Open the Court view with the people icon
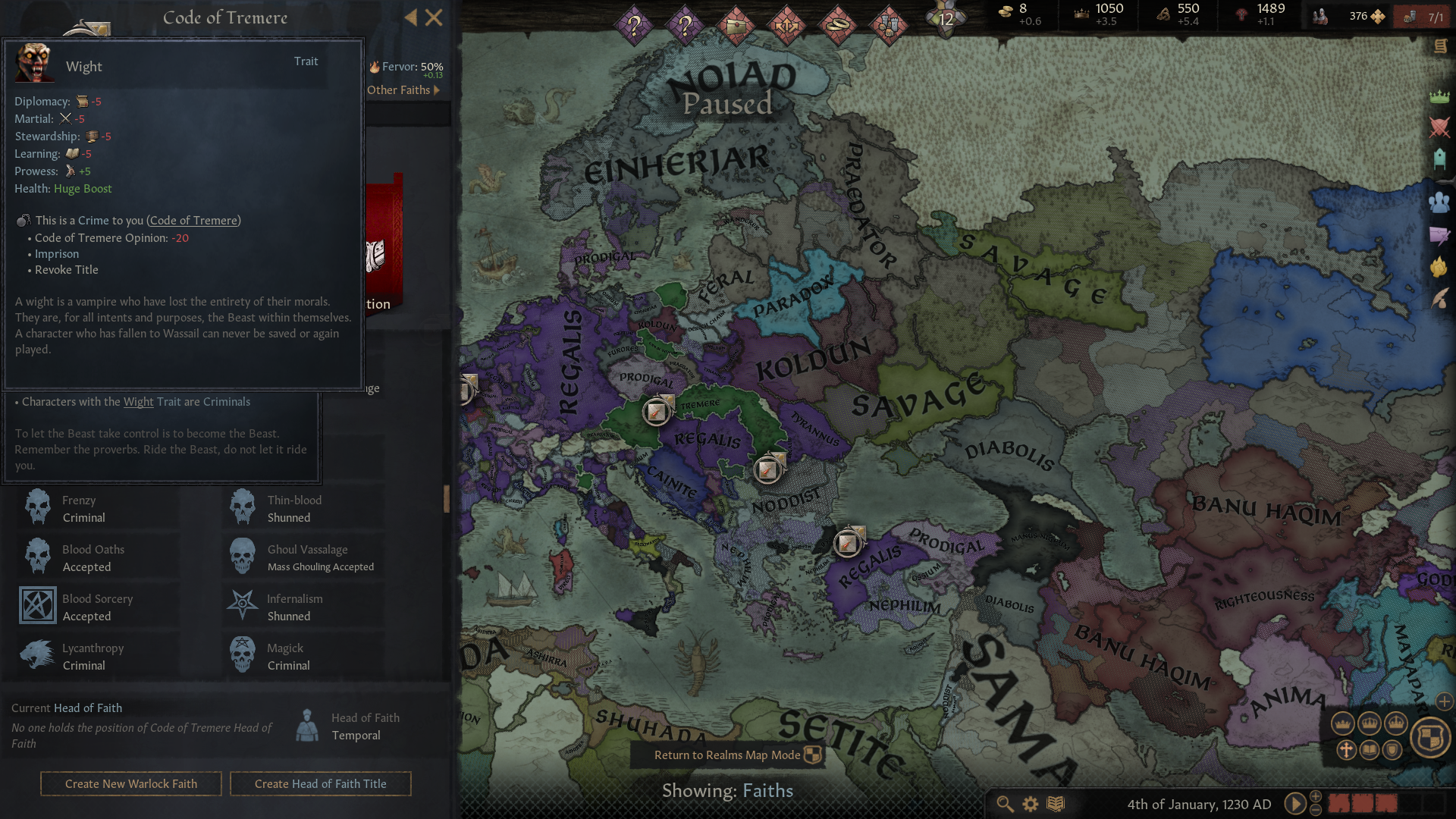 point(1439,200)
